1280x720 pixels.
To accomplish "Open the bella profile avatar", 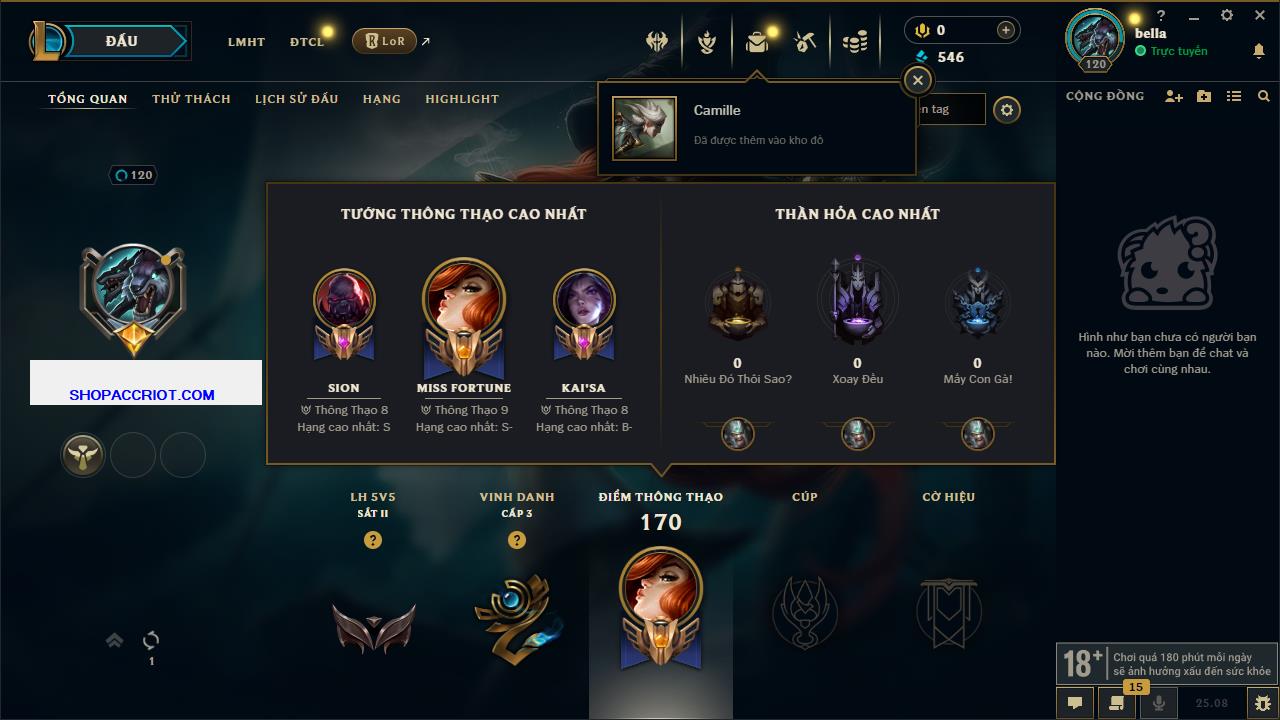I will pos(1095,40).
